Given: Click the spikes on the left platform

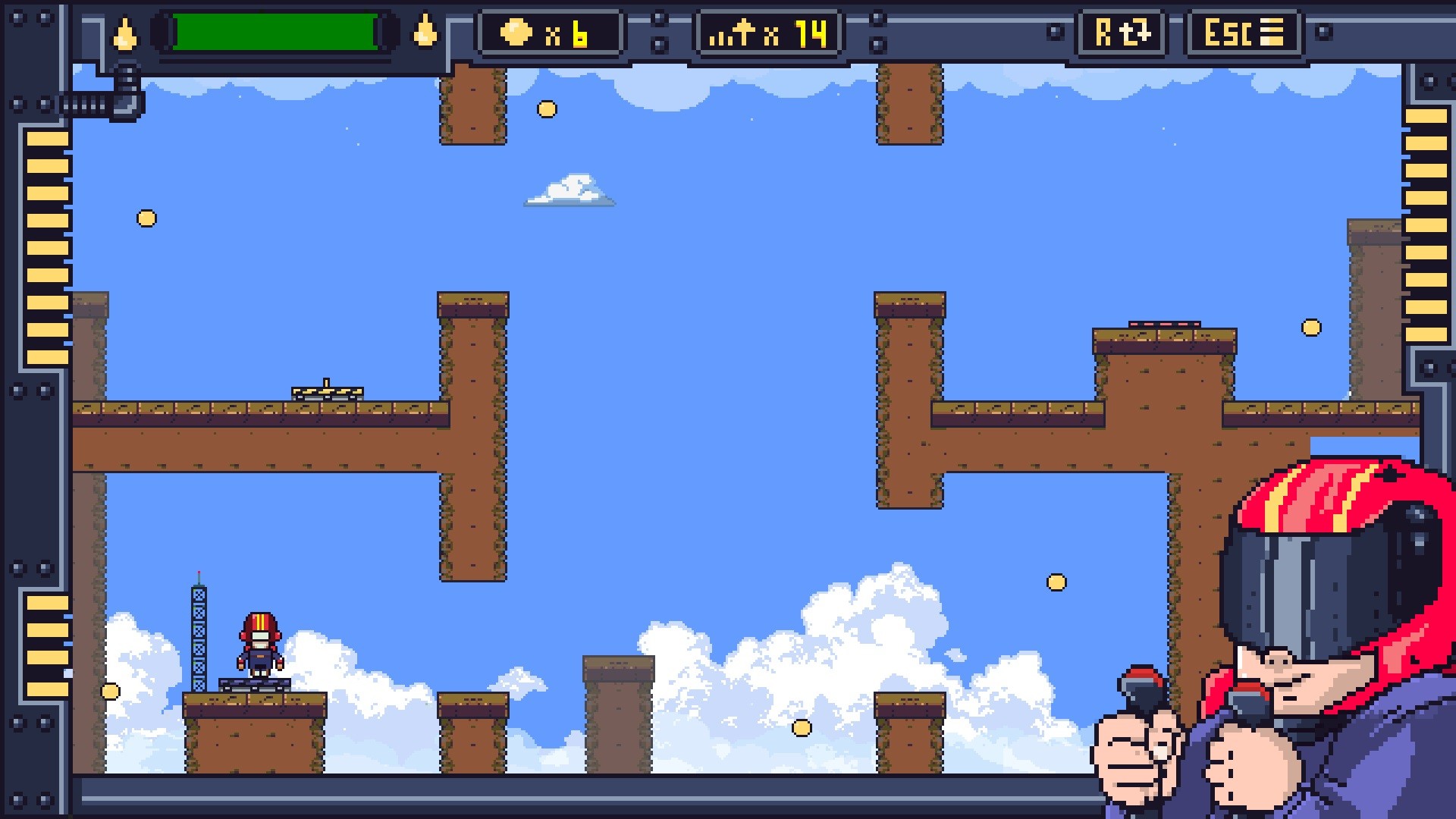Looking at the screenshot, I should click(x=326, y=391).
